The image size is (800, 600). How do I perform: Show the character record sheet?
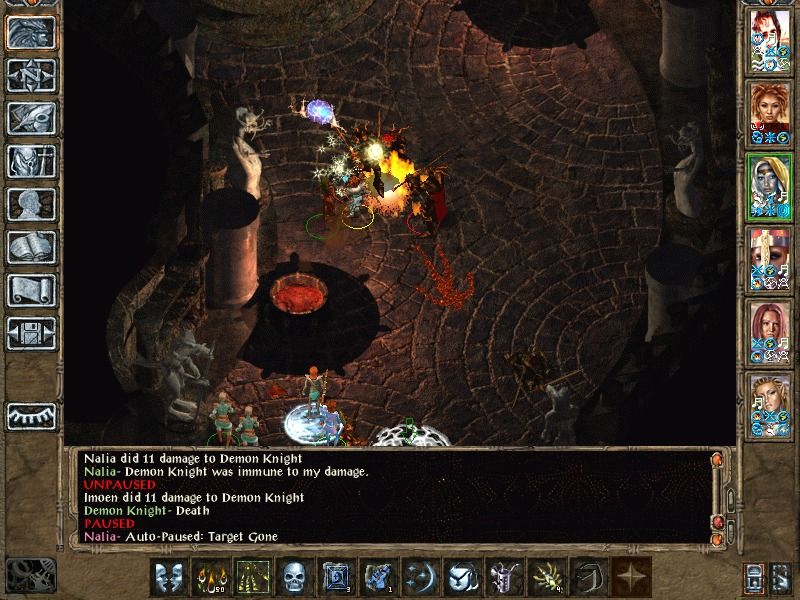coord(31,203)
